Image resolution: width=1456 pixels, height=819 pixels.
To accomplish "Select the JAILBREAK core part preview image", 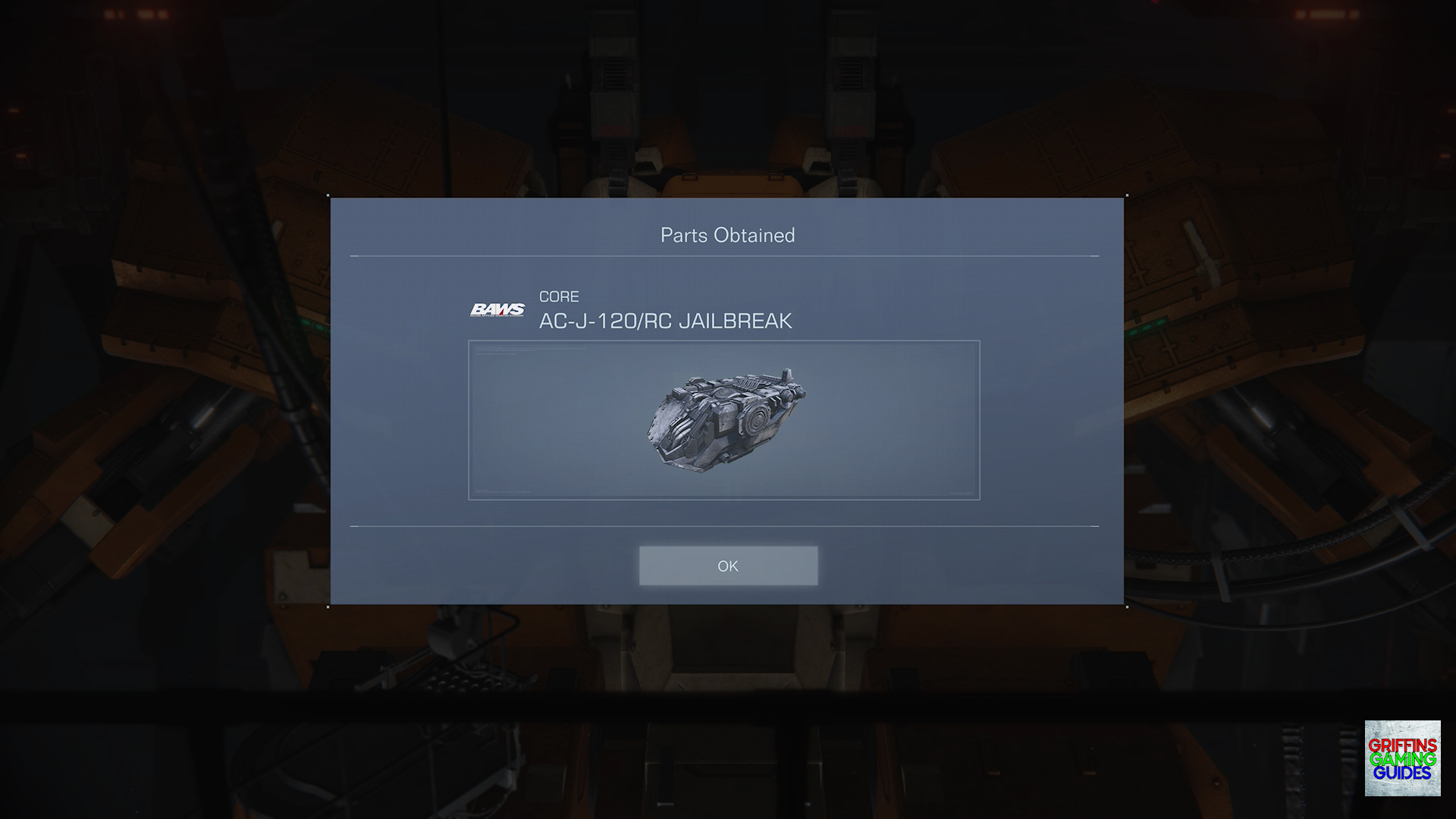I will (x=724, y=420).
